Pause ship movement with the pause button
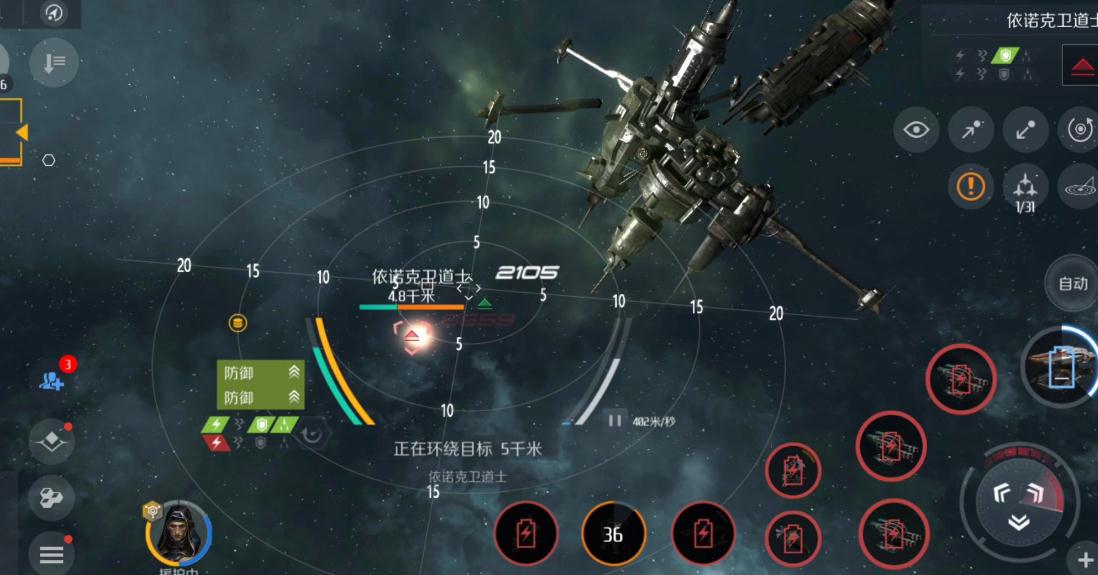The width and height of the screenshot is (1098, 575). (x=615, y=421)
